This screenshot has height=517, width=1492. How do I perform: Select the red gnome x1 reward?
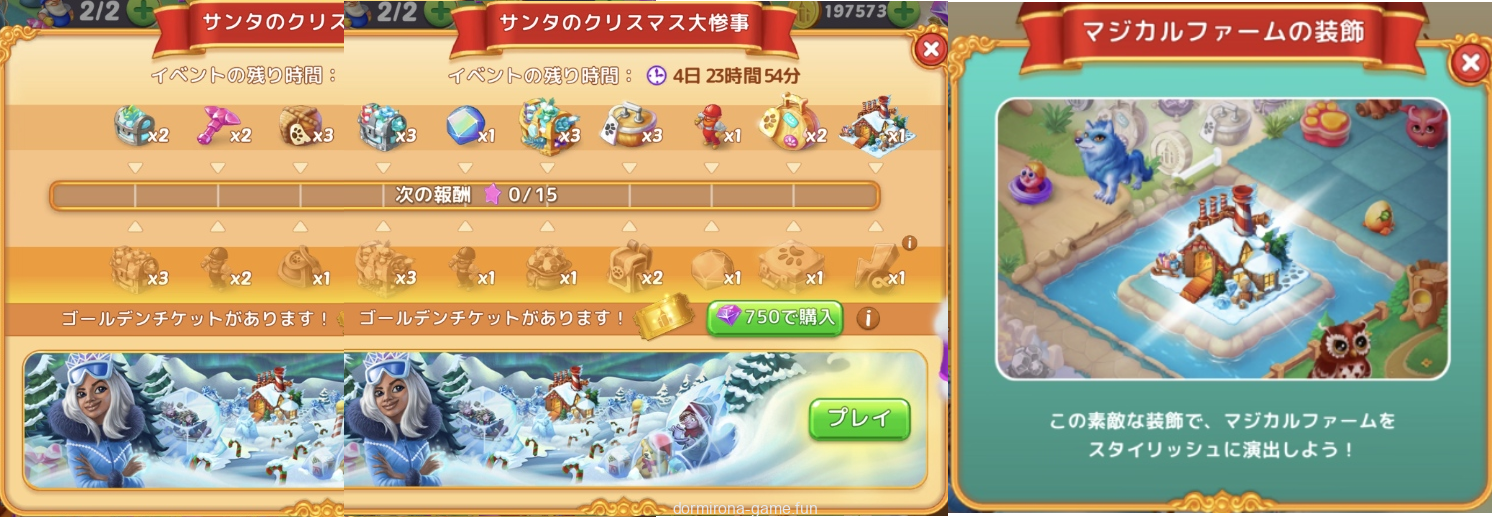click(x=711, y=129)
